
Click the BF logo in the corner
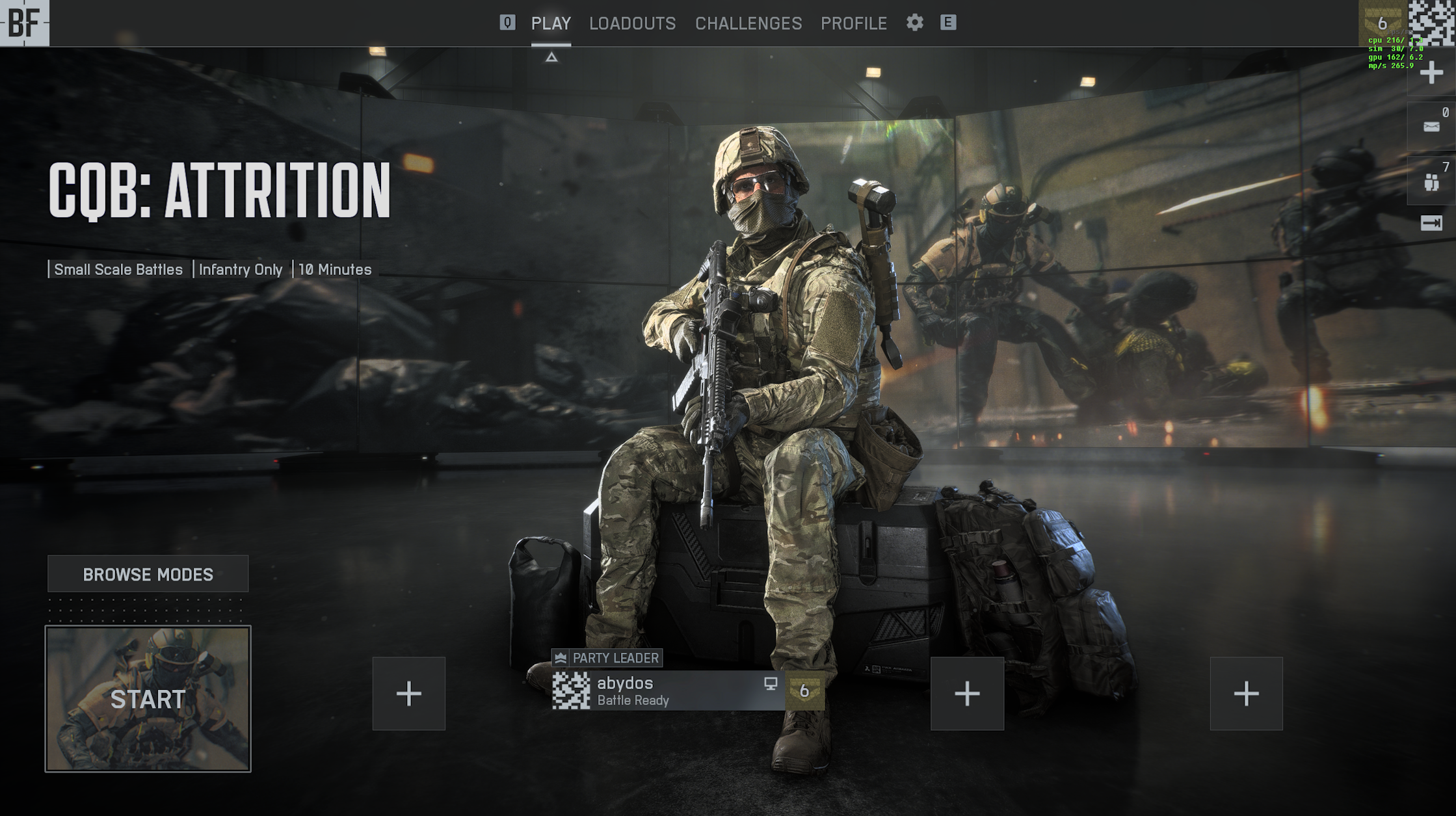(x=24, y=23)
